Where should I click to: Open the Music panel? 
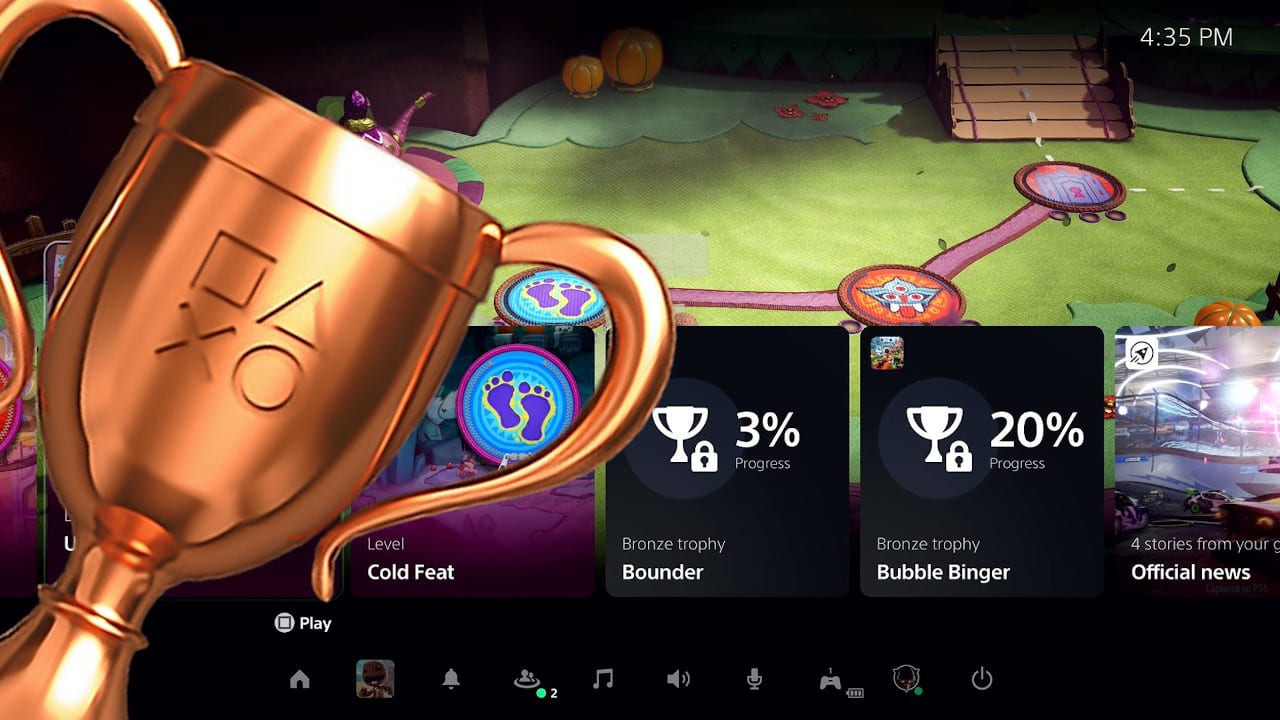pyautogui.click(x=604, y=679)
